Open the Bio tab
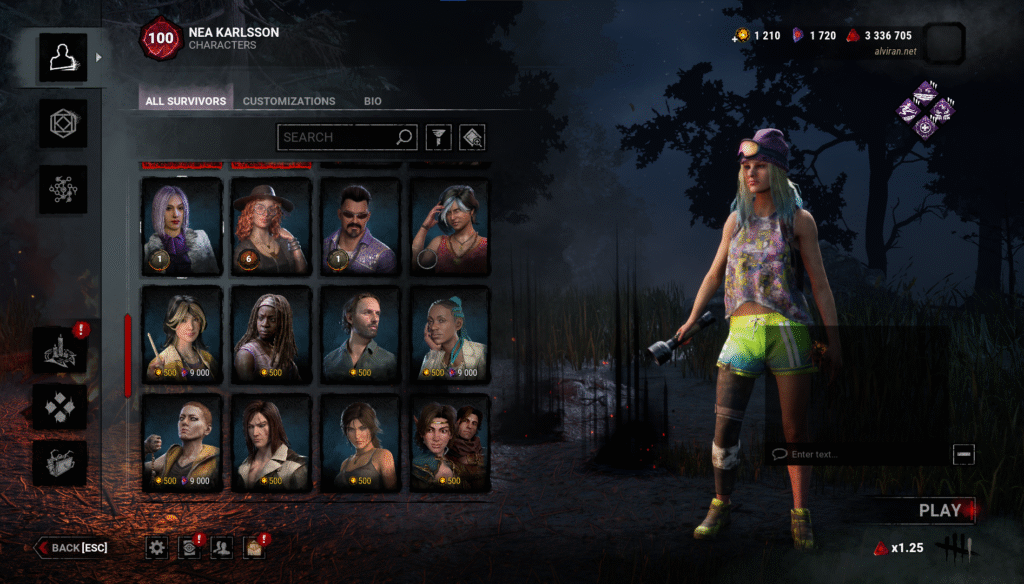The width and height of the screenshot is (1024, 584). [x=372, y=101]
